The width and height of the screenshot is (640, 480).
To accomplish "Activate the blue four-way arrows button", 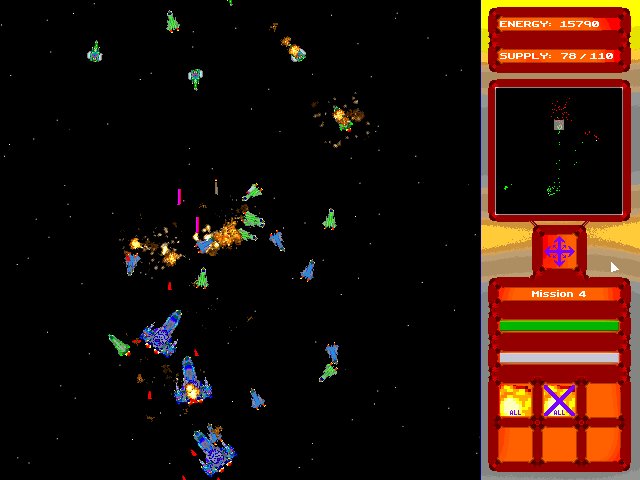I will tap(558, 250).
